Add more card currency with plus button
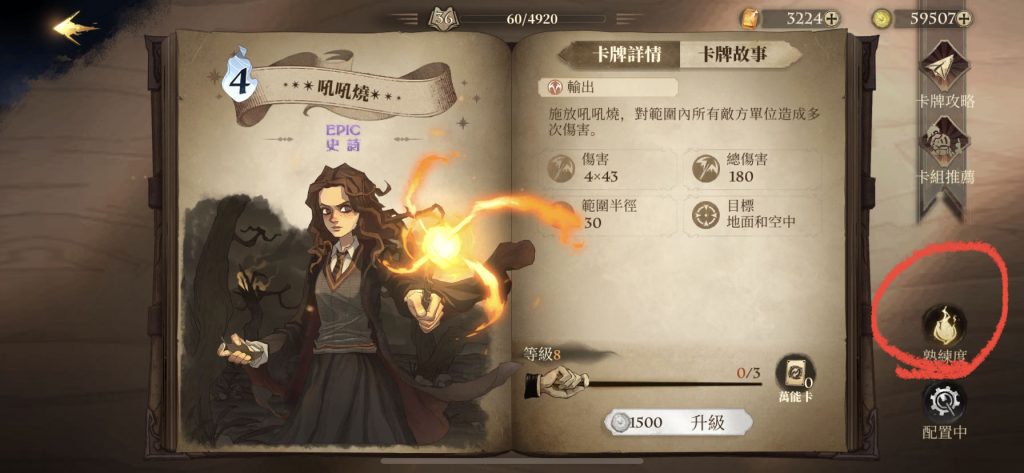The width and height of the screenshot is (1024, 473). 831,18
